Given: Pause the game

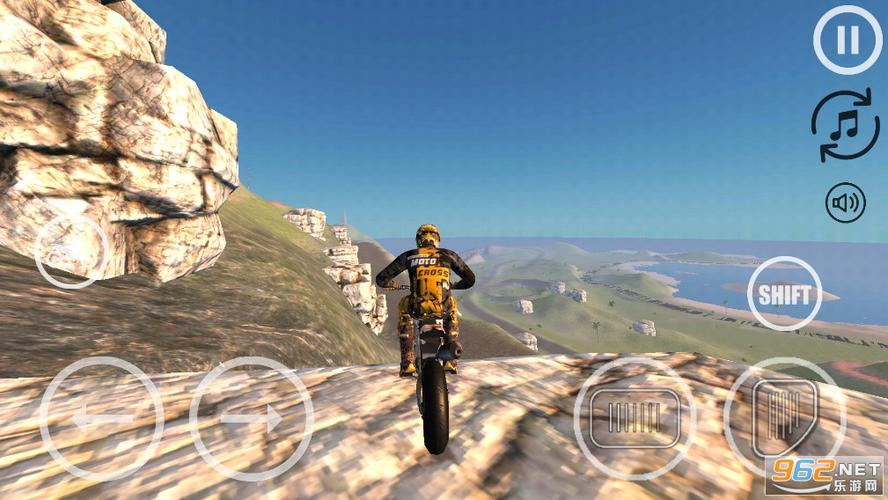Looking at the screenshot, I should coord(847,41).
